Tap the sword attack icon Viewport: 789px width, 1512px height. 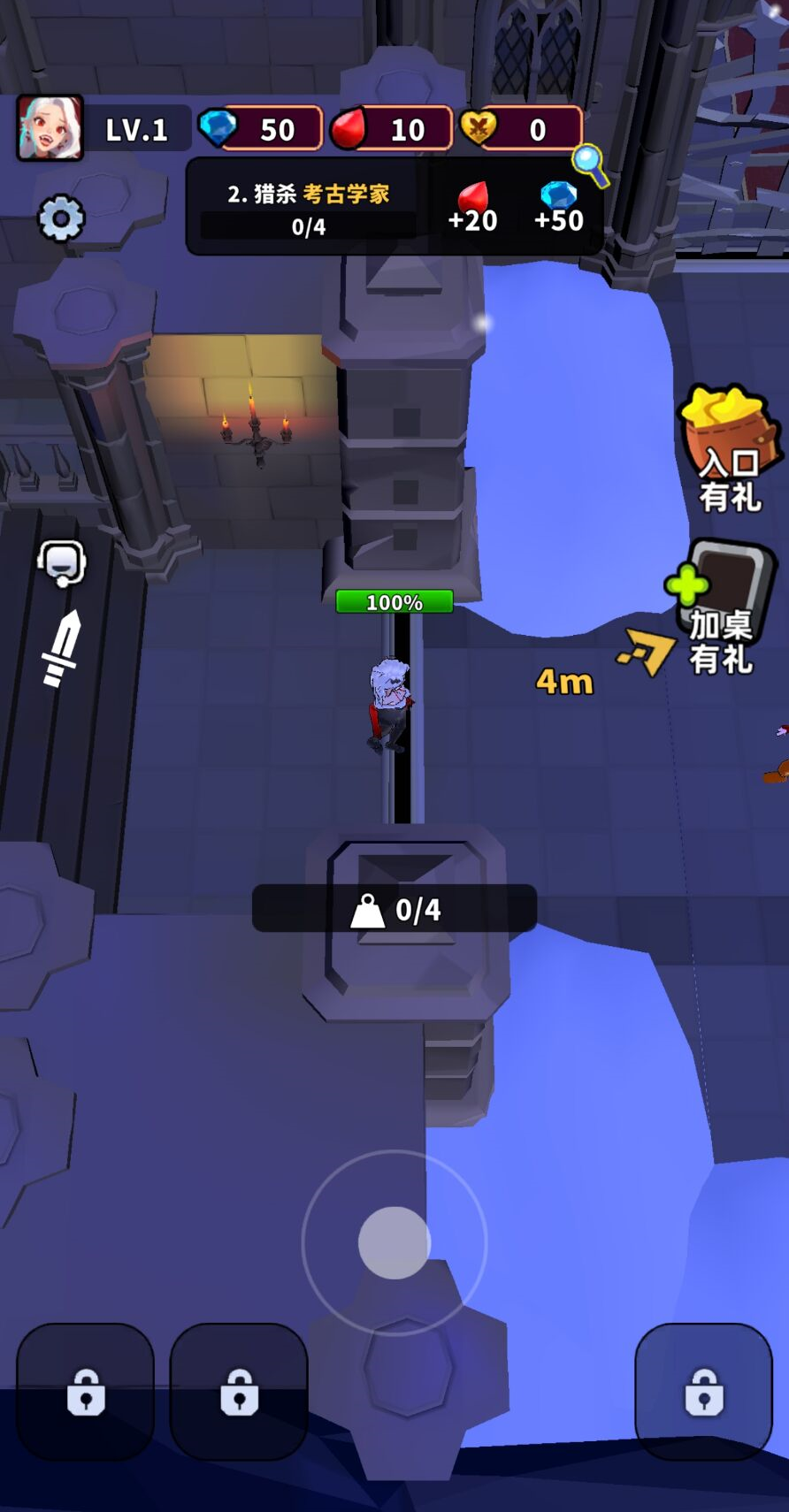pos(62,648)
